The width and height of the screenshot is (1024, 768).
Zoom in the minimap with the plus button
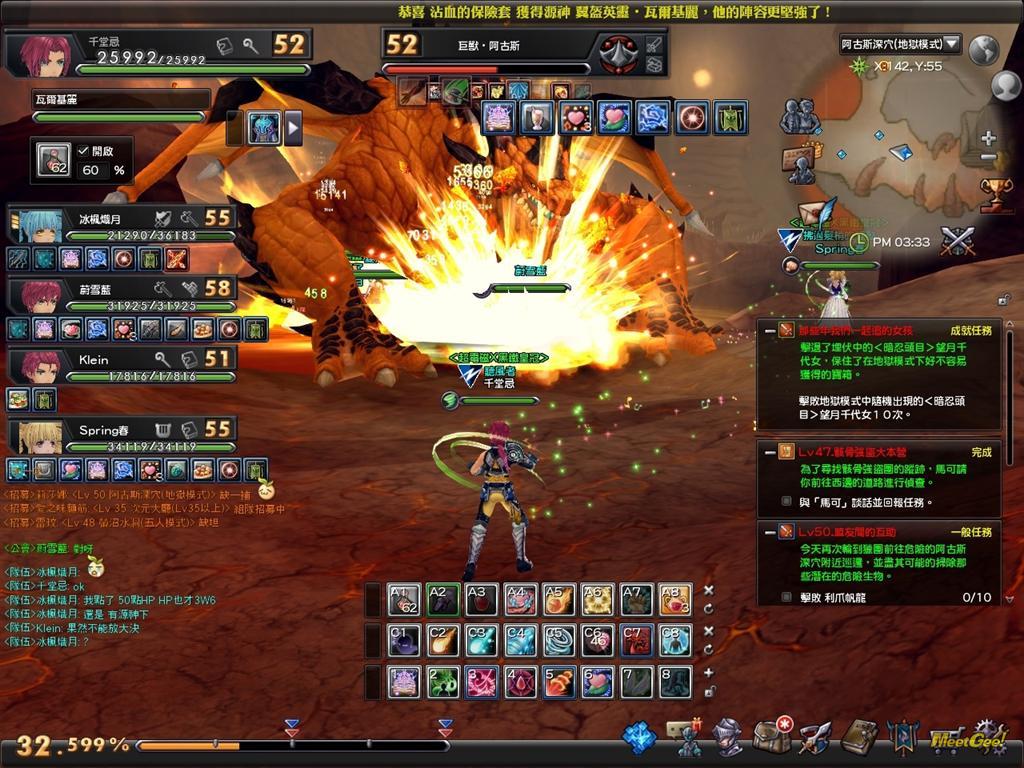point(988,139)
